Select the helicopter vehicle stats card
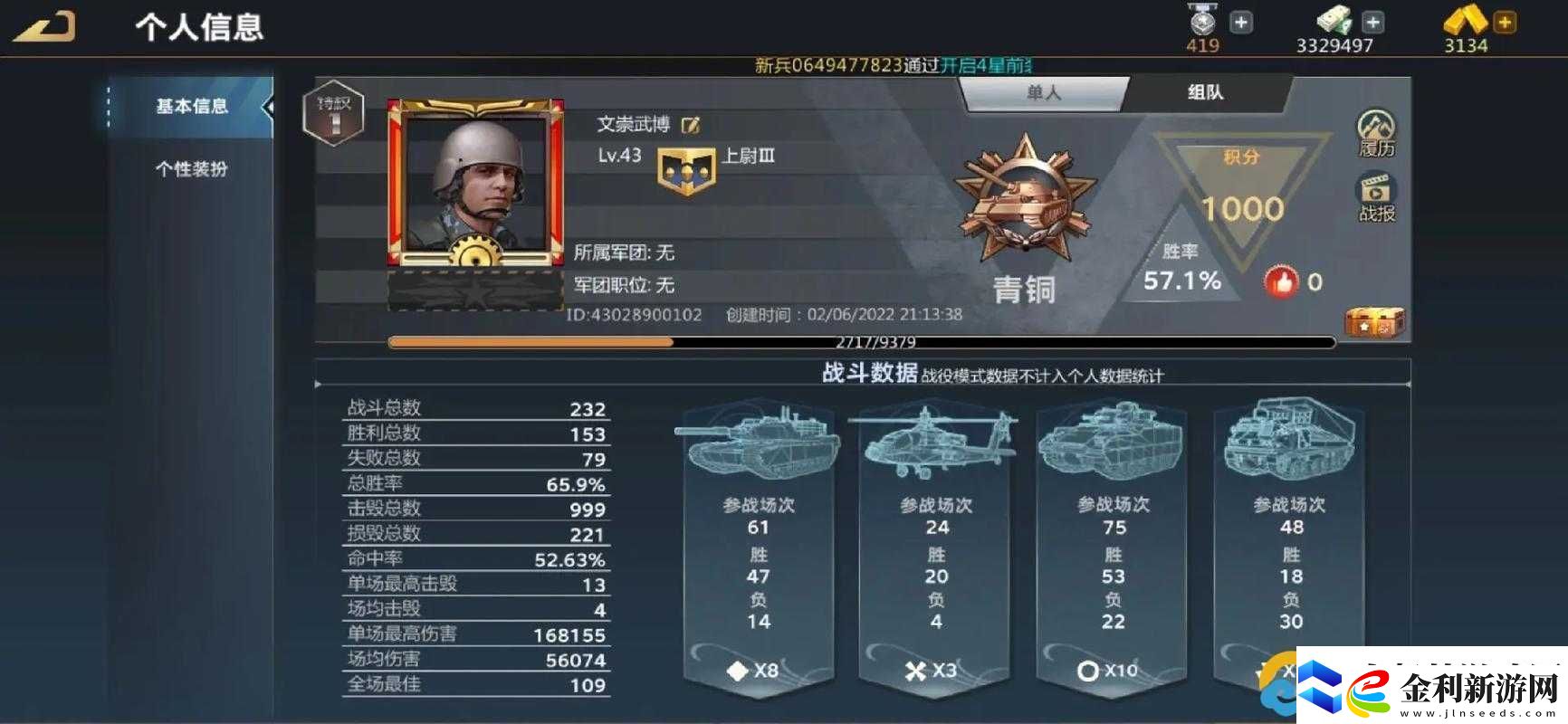 click(934, 543)
